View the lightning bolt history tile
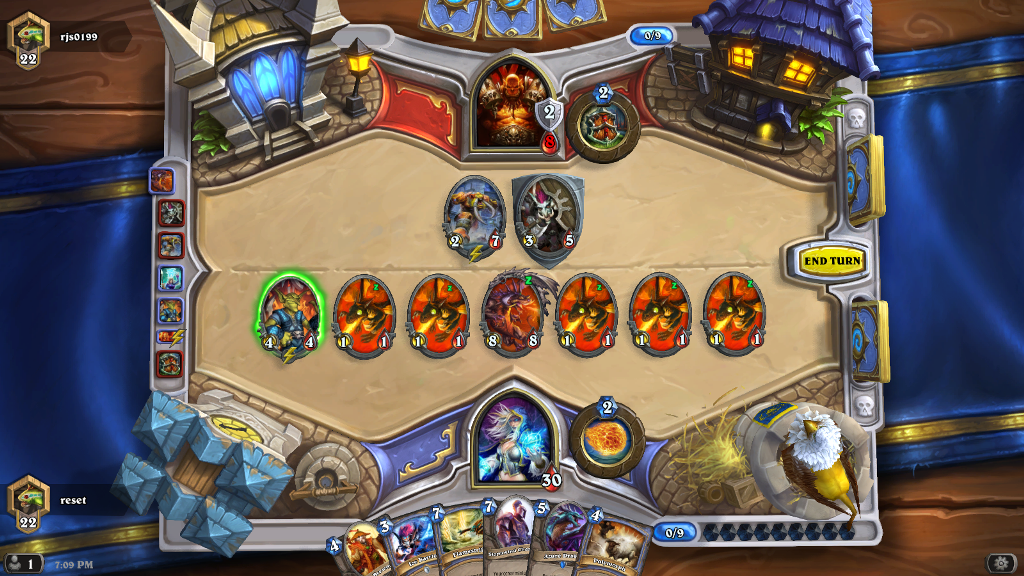The width and height of the screenshot is (1024, 576). tap(169, 338)
